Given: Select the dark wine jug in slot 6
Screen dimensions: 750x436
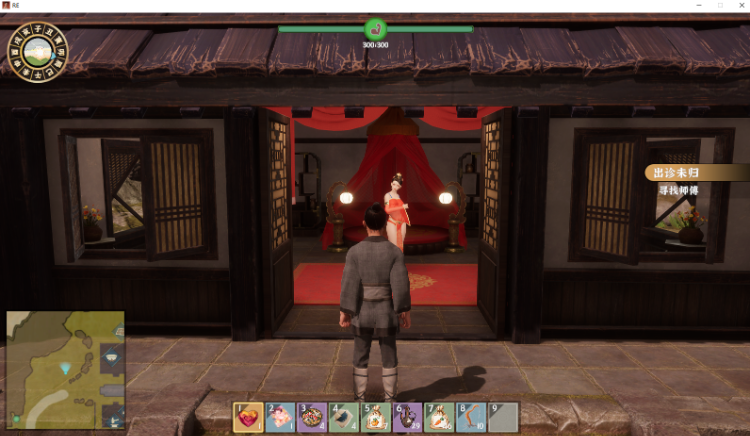Looking at the screenshot, I should [408, 417].
